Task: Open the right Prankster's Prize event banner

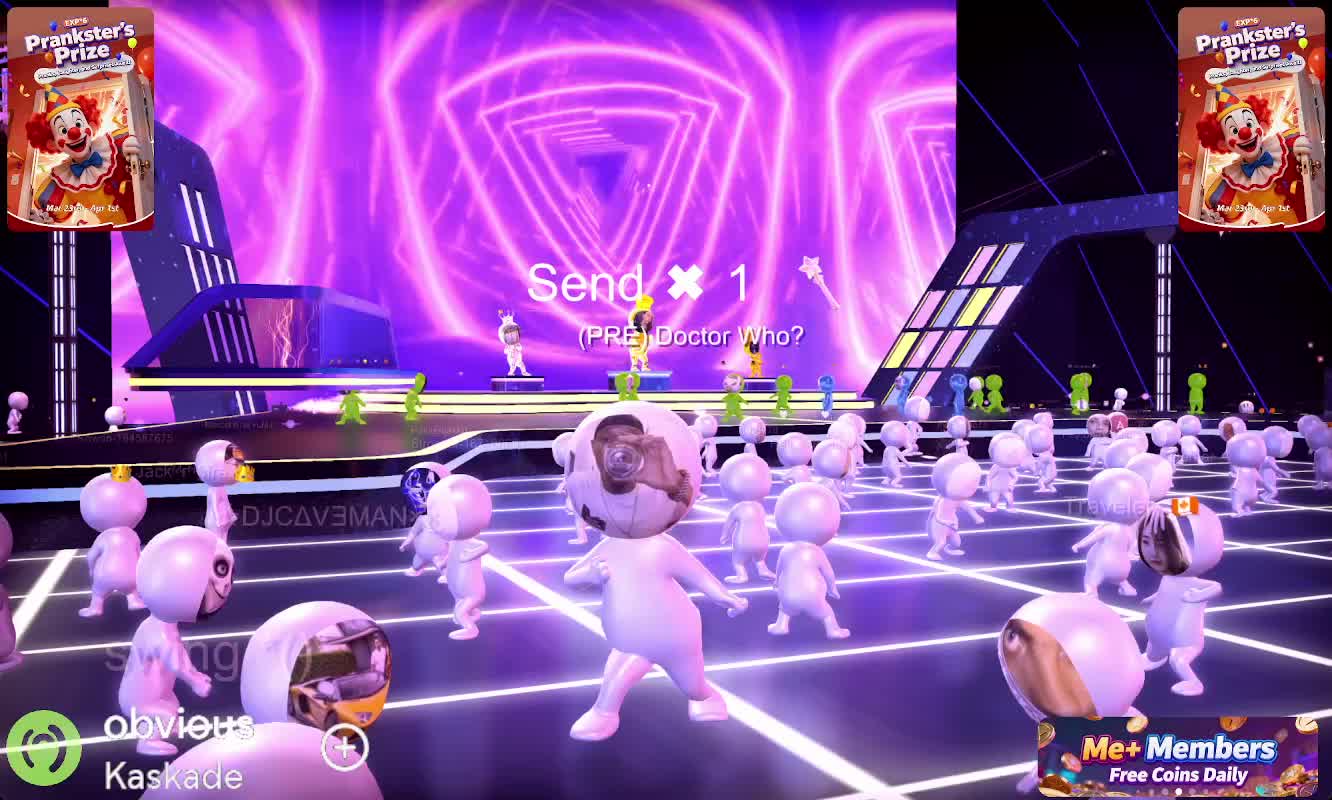Action: tap(1251, 119)
